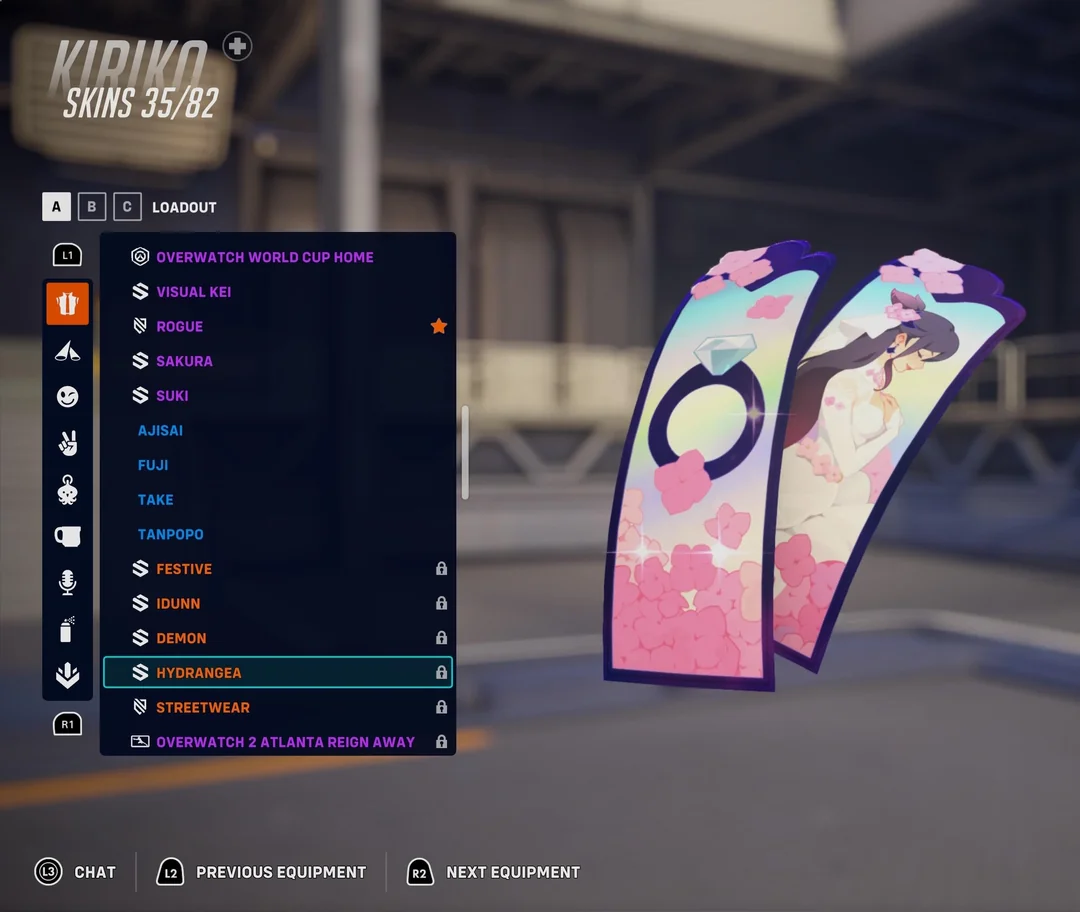Open the peace-sign hand category
The height and width of the screenshot is (912, 1080).
[x=67, y=443]
